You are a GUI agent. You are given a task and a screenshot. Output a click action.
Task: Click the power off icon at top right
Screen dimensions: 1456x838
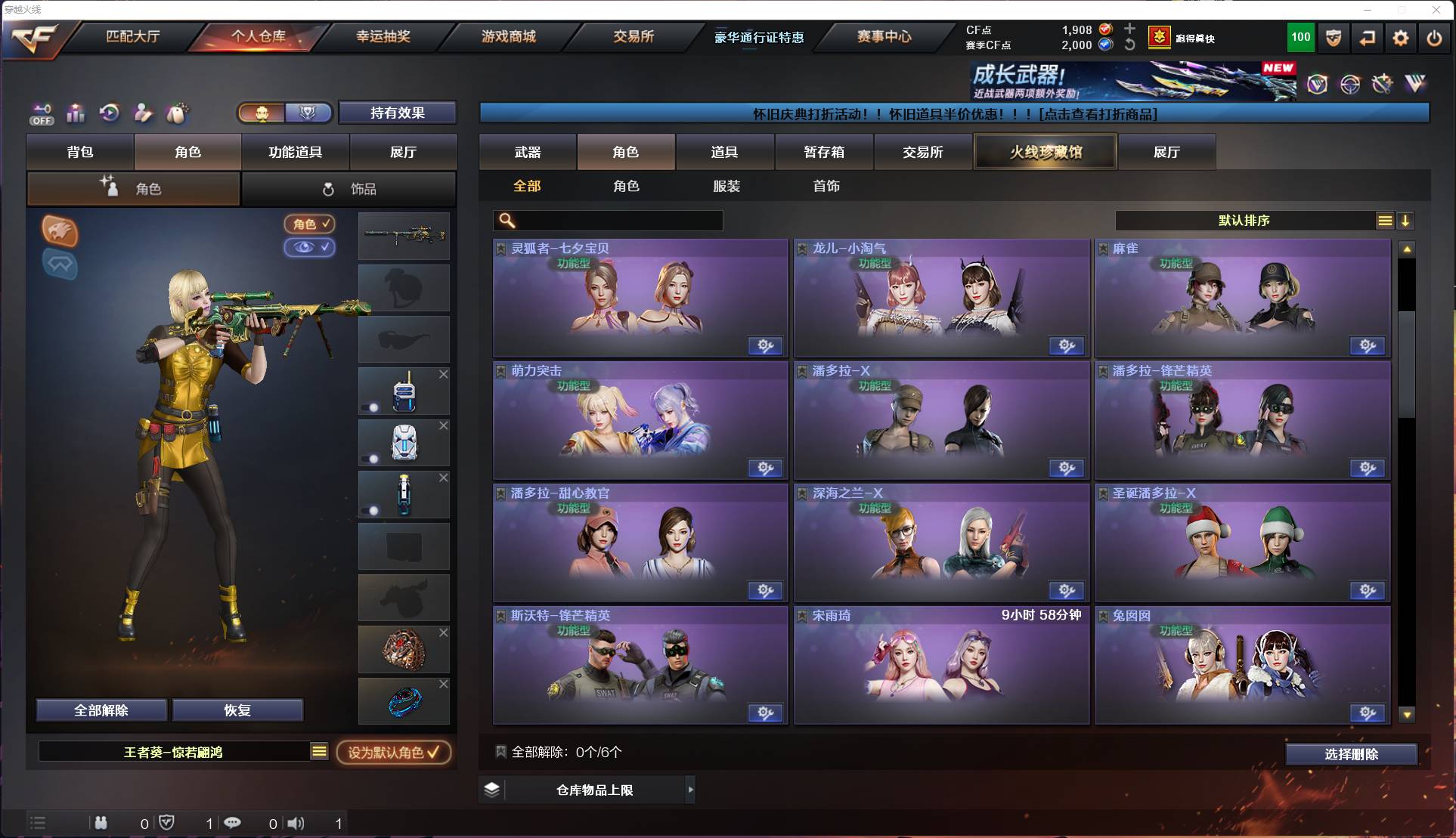pos(1433,37)
